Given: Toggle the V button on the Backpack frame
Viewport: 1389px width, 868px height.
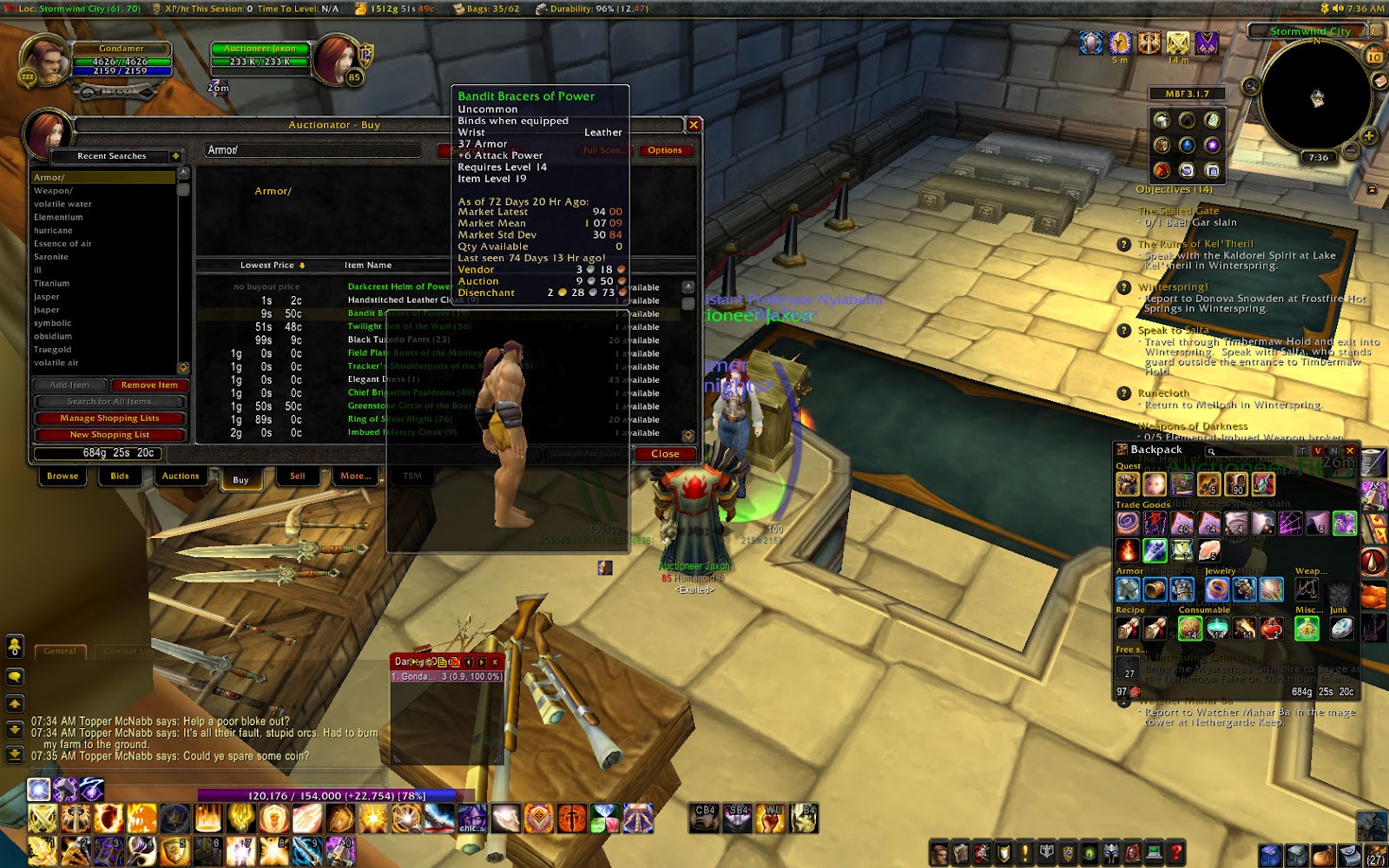Looking at the screenshot, I should [1318, 450].
